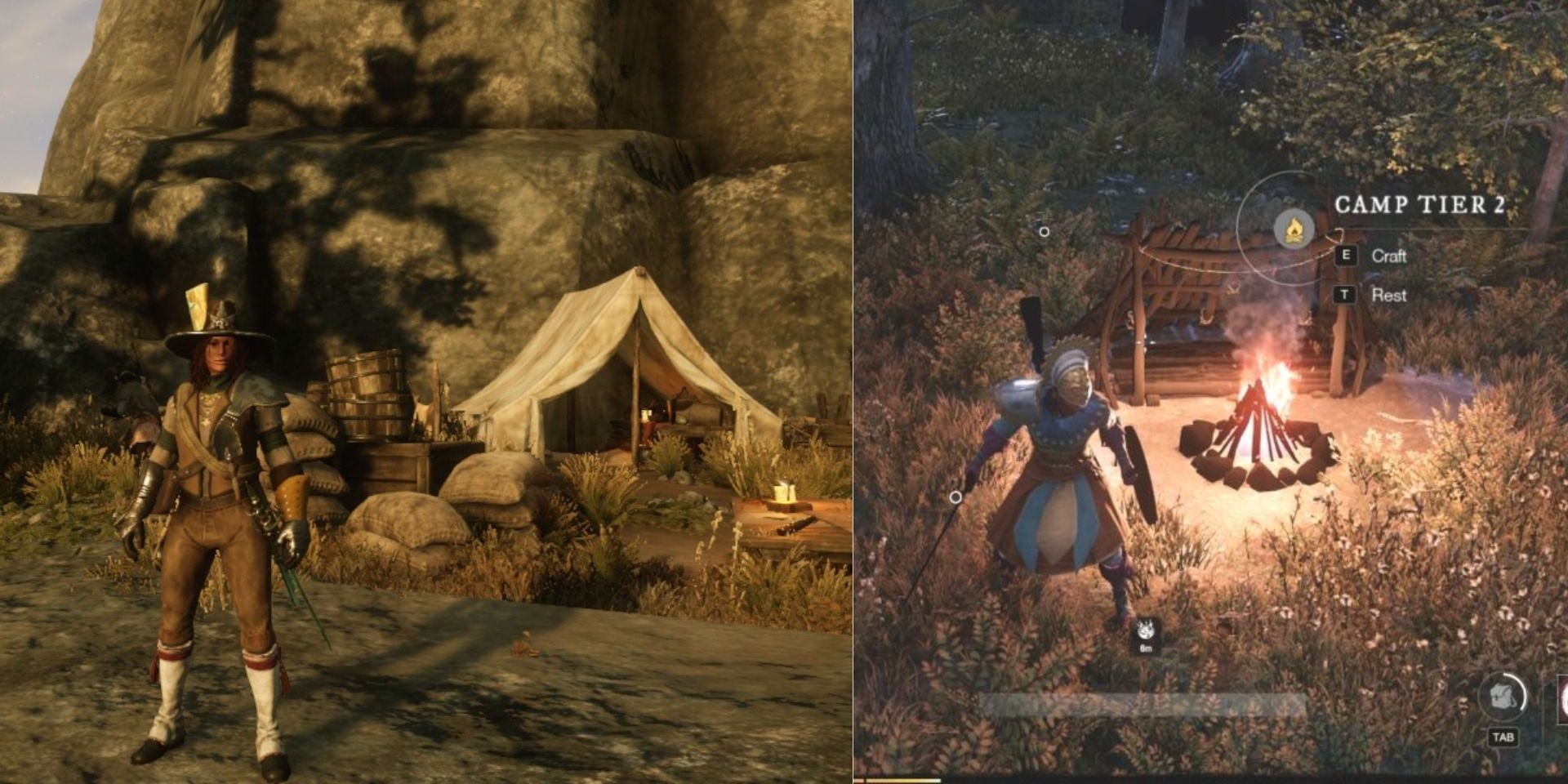Click the small white circle marker left of camp
The height and width of the screenshot is (784, 1568).
coord(1045,231)
